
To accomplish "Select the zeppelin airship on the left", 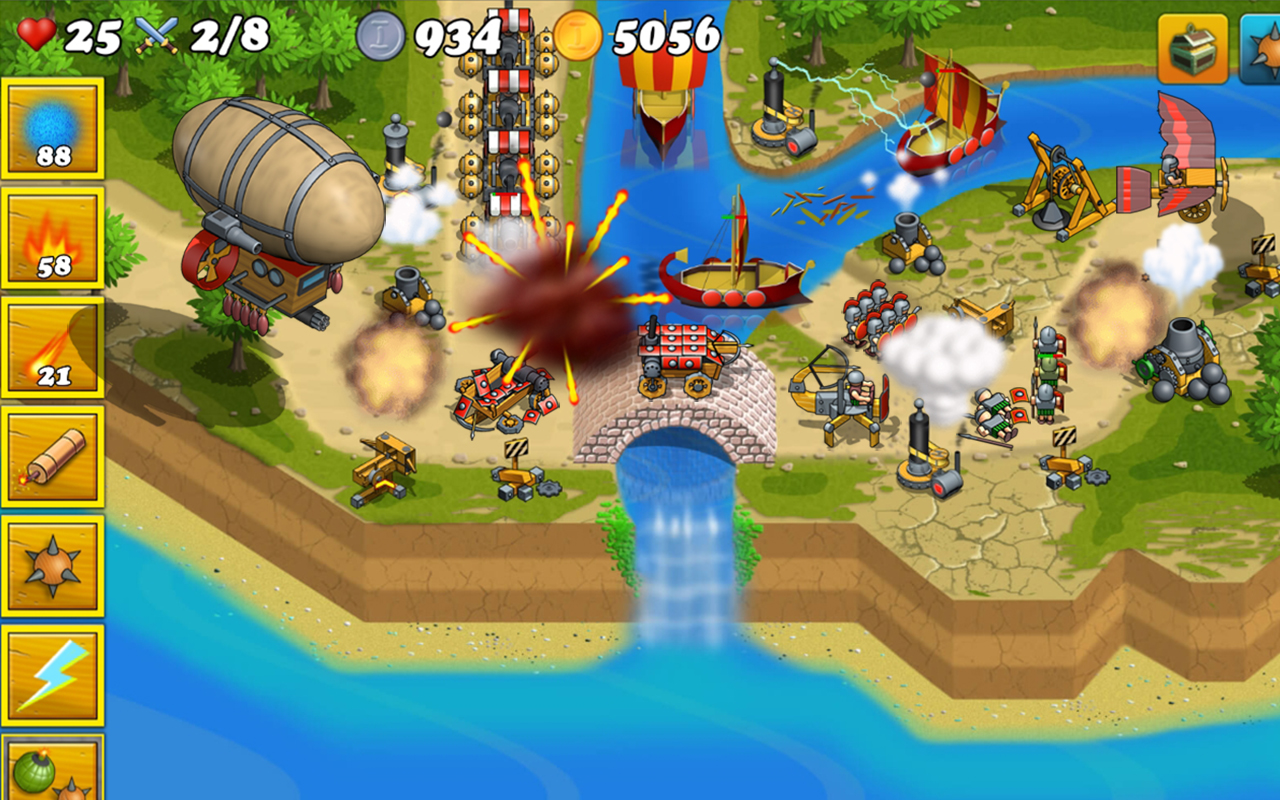I will pyautogui.click(x=275, y=175).
